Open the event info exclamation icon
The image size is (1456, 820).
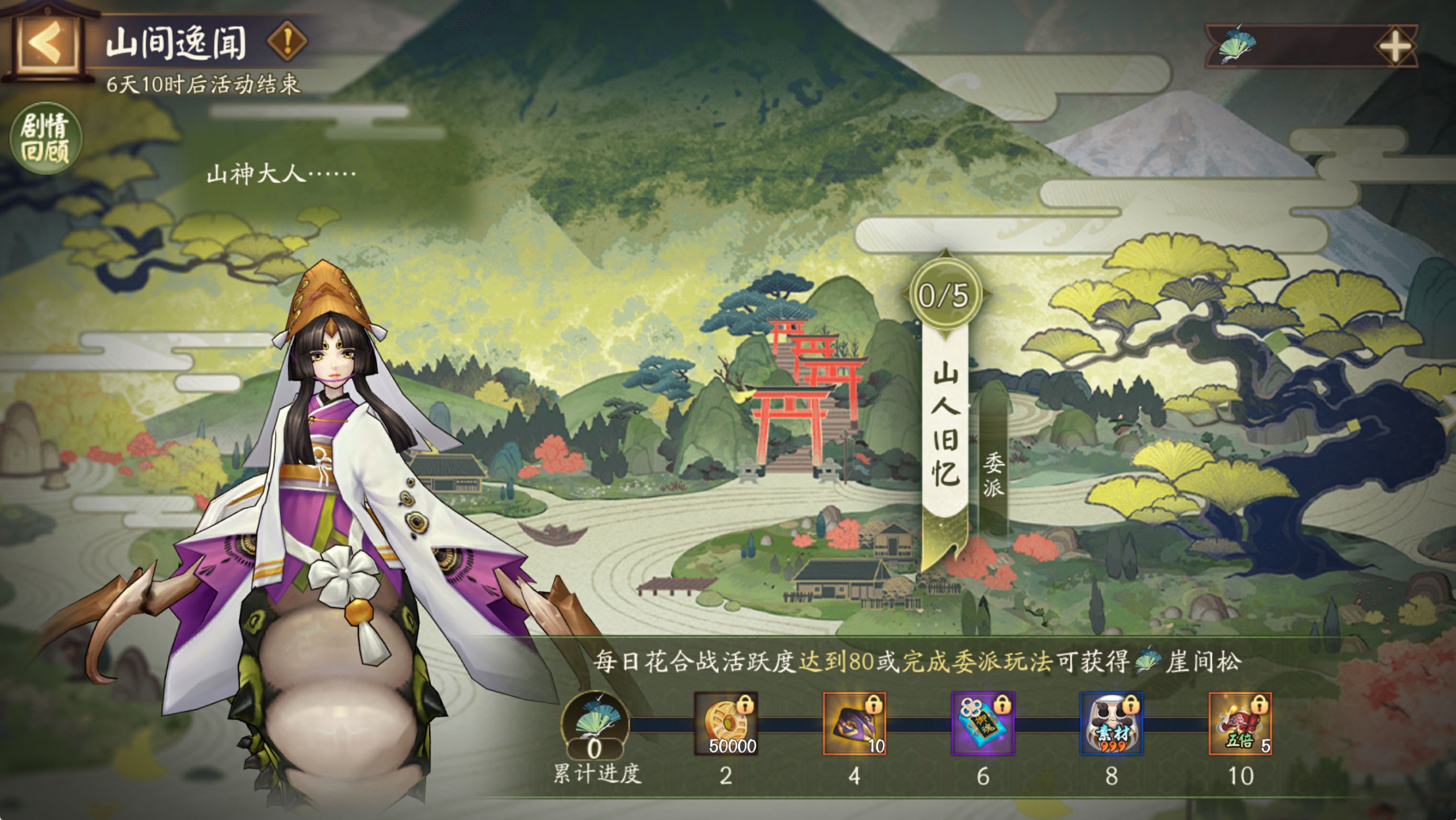(x=287, y=41)
